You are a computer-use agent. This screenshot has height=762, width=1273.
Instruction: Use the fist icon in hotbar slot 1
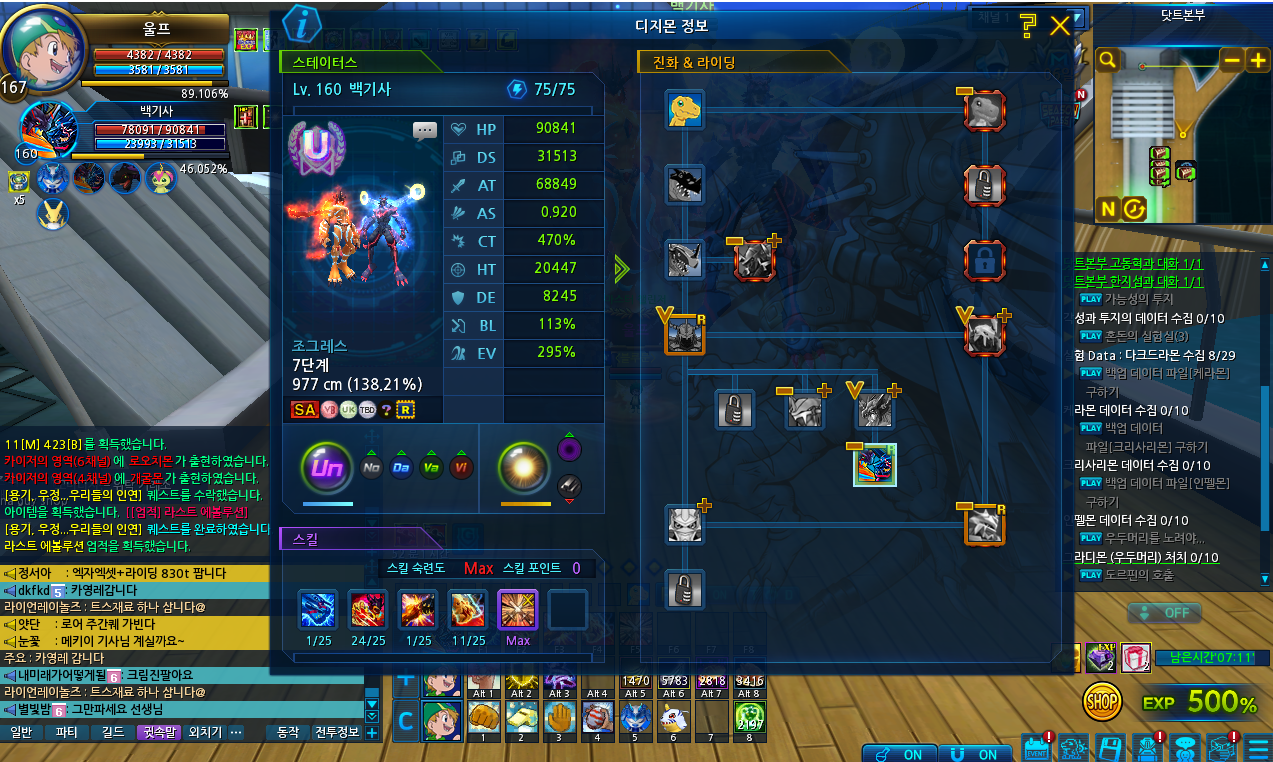pos(483,716)
